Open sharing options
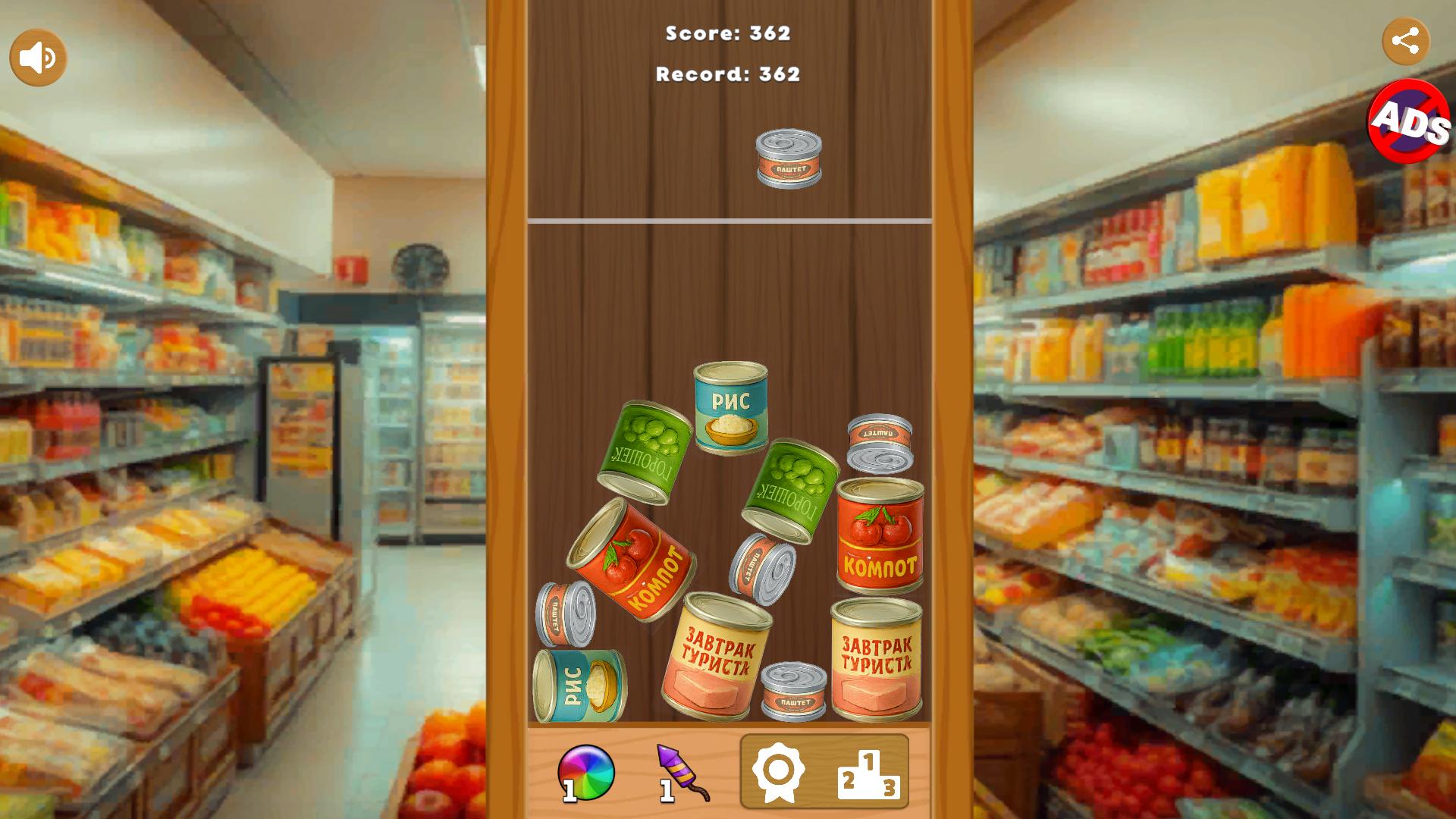Image resolution: width=1456 pixels, height=819 pixels. coord(1407,42)
